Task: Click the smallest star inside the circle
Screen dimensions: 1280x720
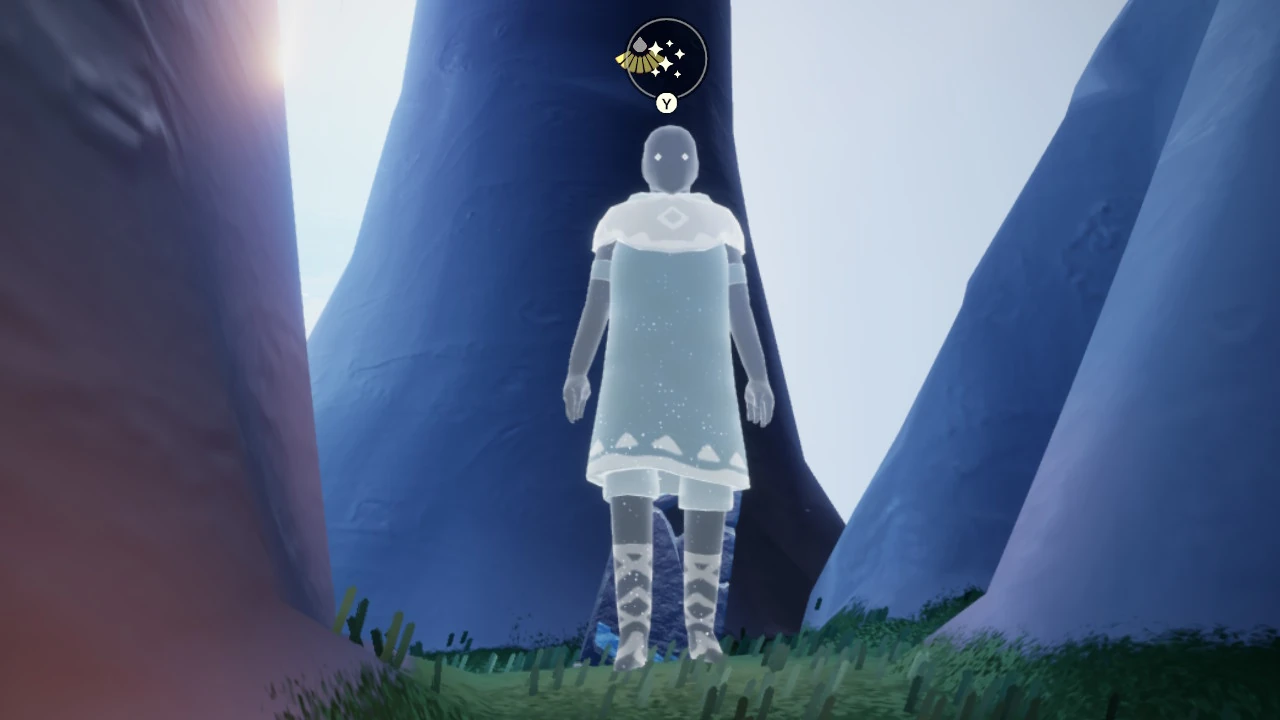Action: 677,73
